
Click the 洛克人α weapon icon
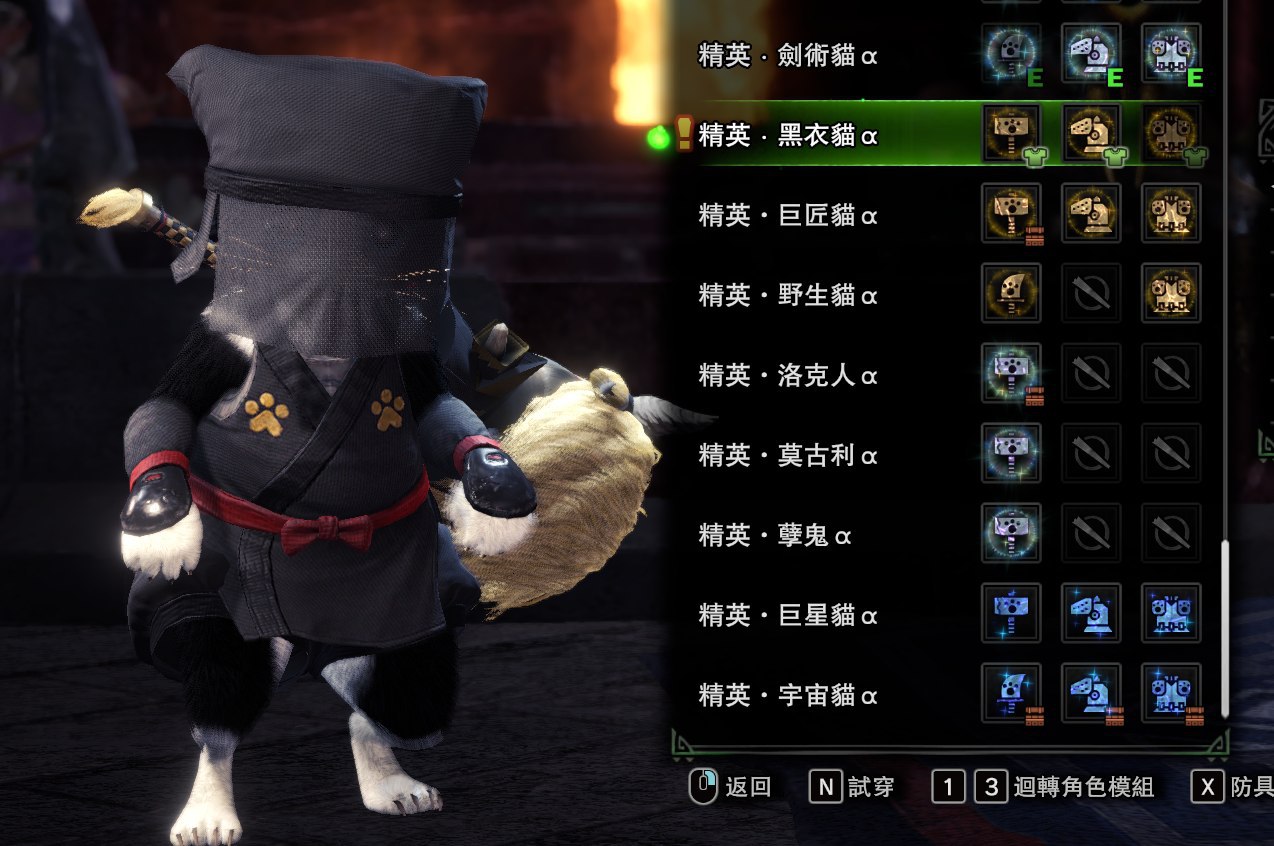click(x=1011, y=373)
